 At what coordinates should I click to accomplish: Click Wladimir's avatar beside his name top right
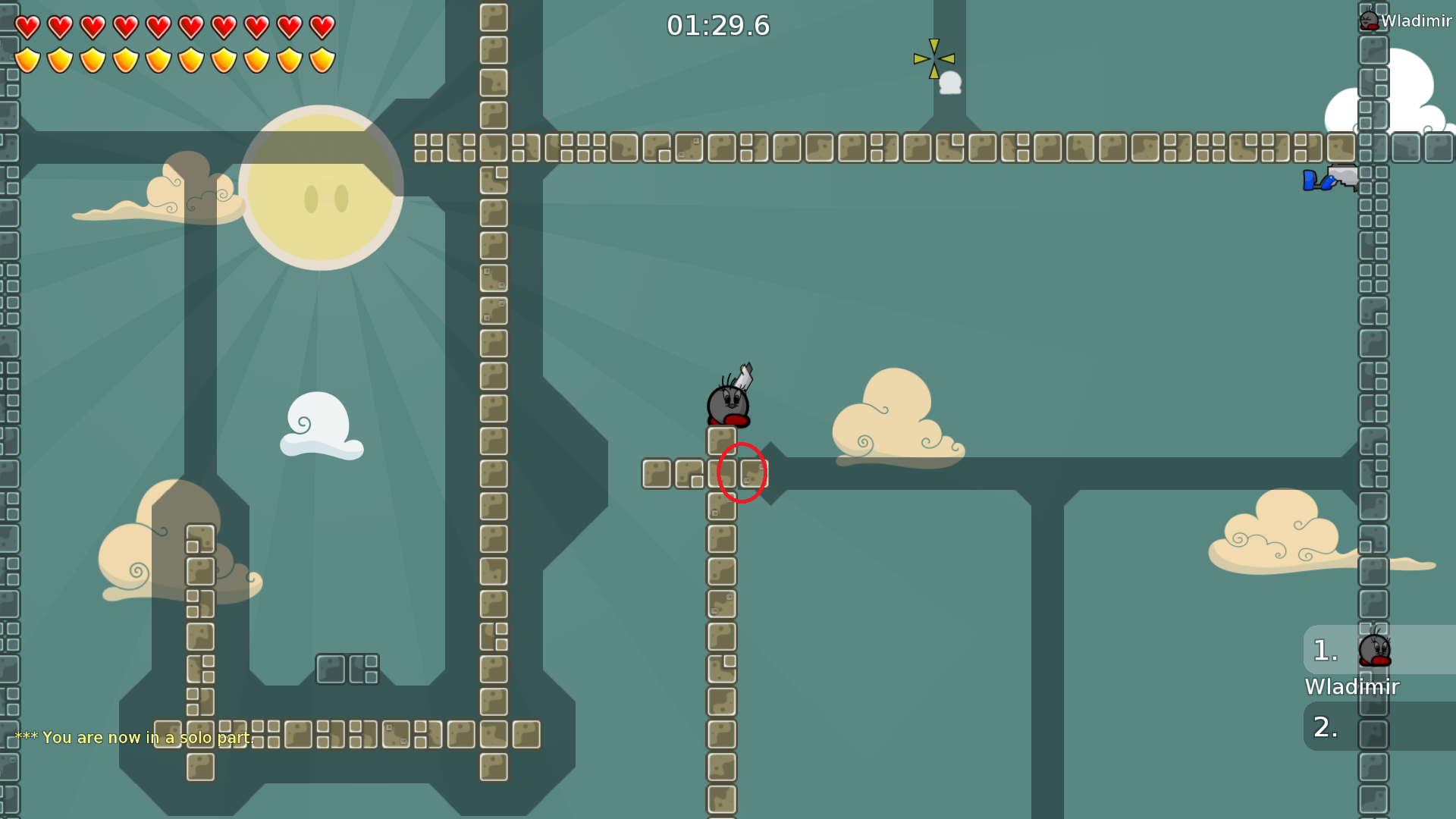click(x=1369, y=20)
